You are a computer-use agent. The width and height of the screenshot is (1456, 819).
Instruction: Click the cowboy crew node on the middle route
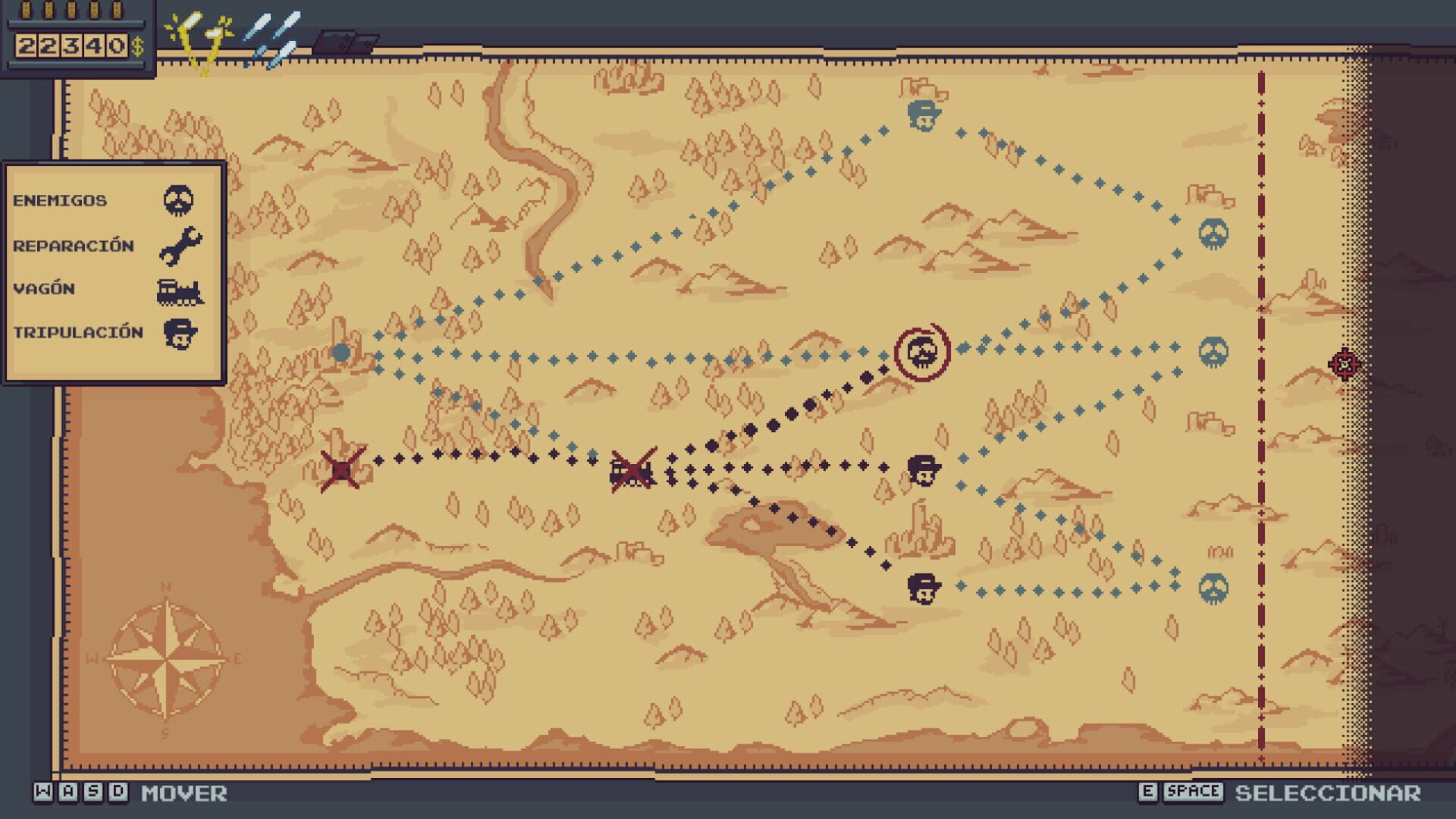924,469
